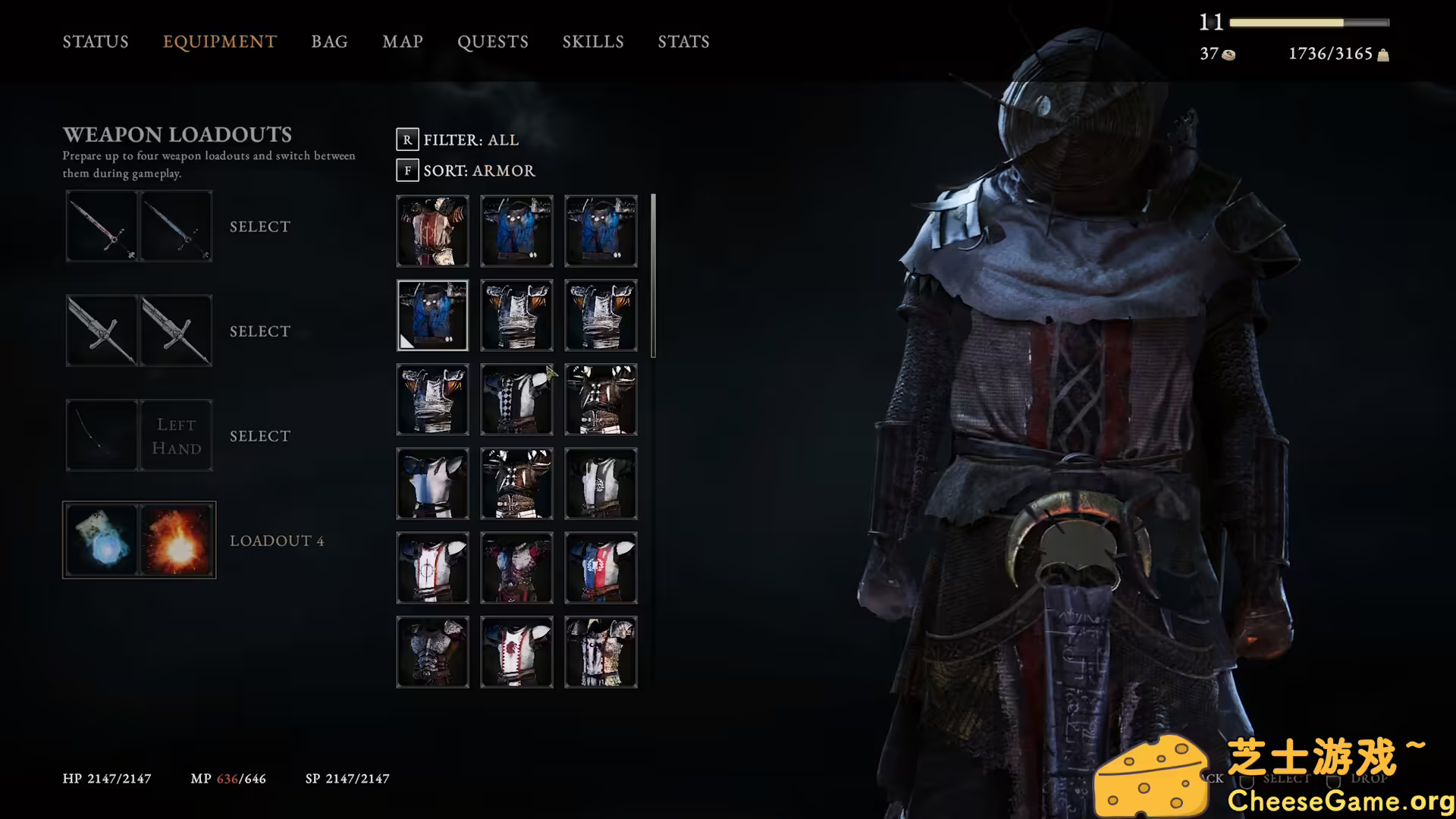This screenshot has height=819, width=1456.
Task: Select the highlighted blue chest armor thumbnail
Action: click(x=432, y=315)
